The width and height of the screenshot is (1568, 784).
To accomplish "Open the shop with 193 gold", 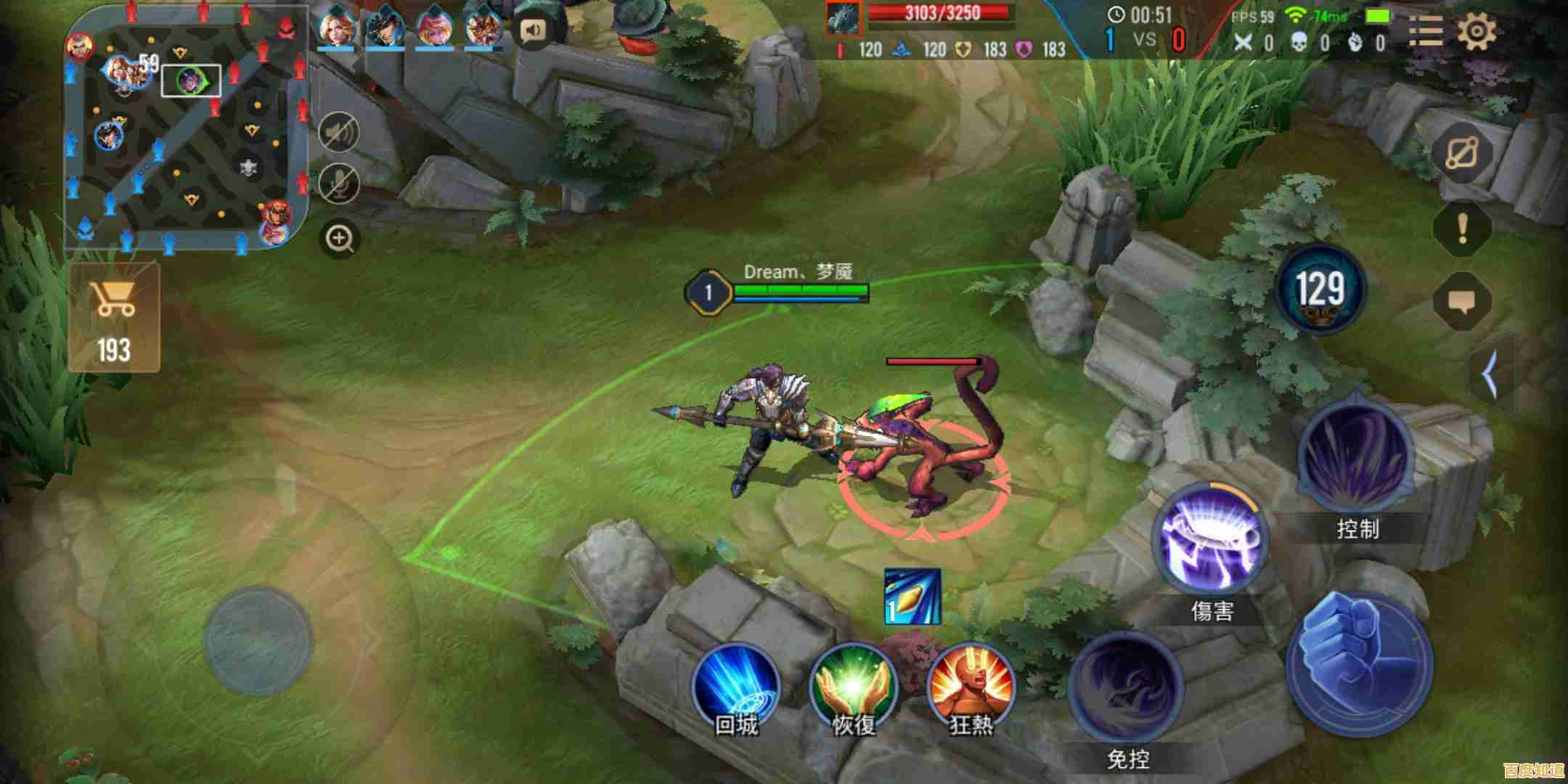I will pyautogui.click(x=115, y=317).
